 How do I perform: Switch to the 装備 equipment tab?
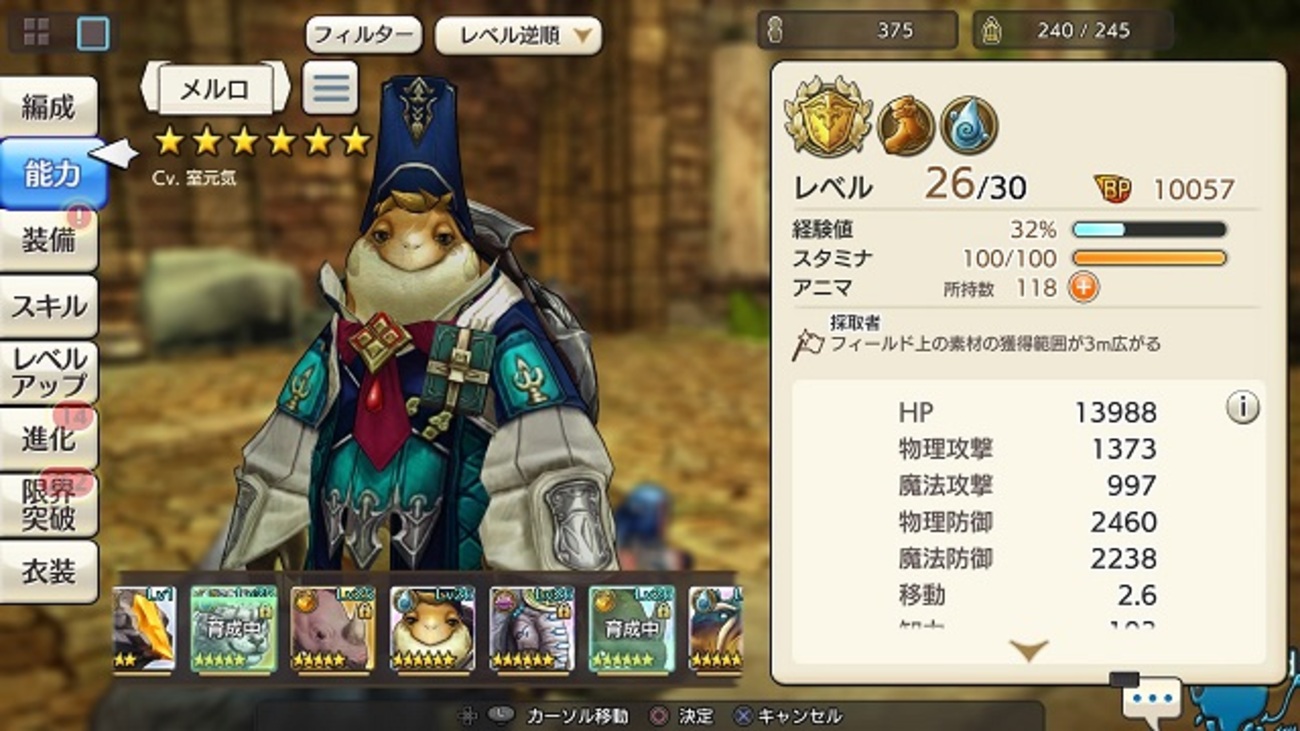[x=49, y=240]
